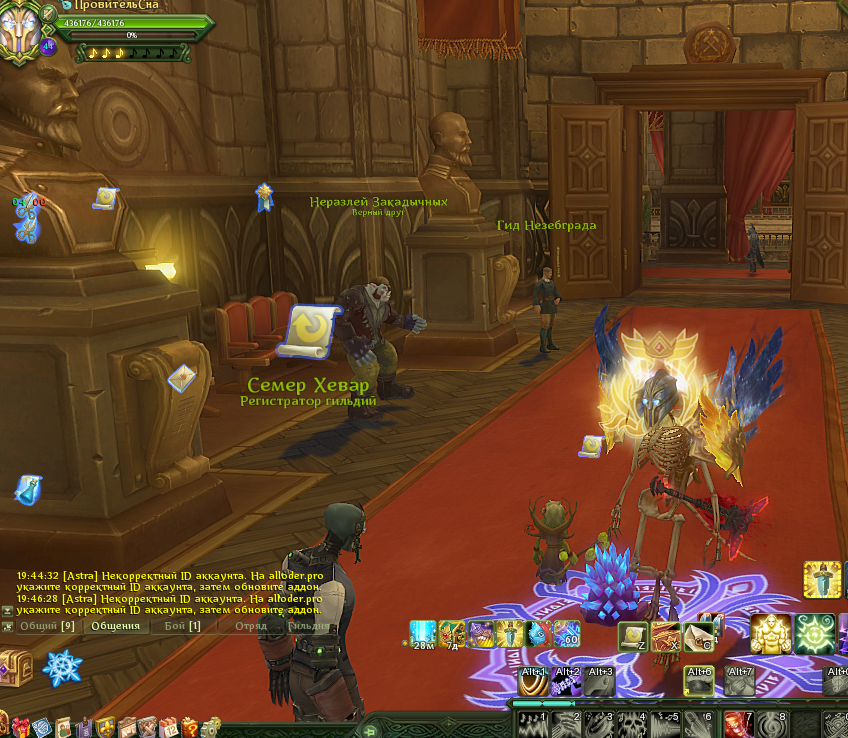Click the player portrait with the helmet

24,30
